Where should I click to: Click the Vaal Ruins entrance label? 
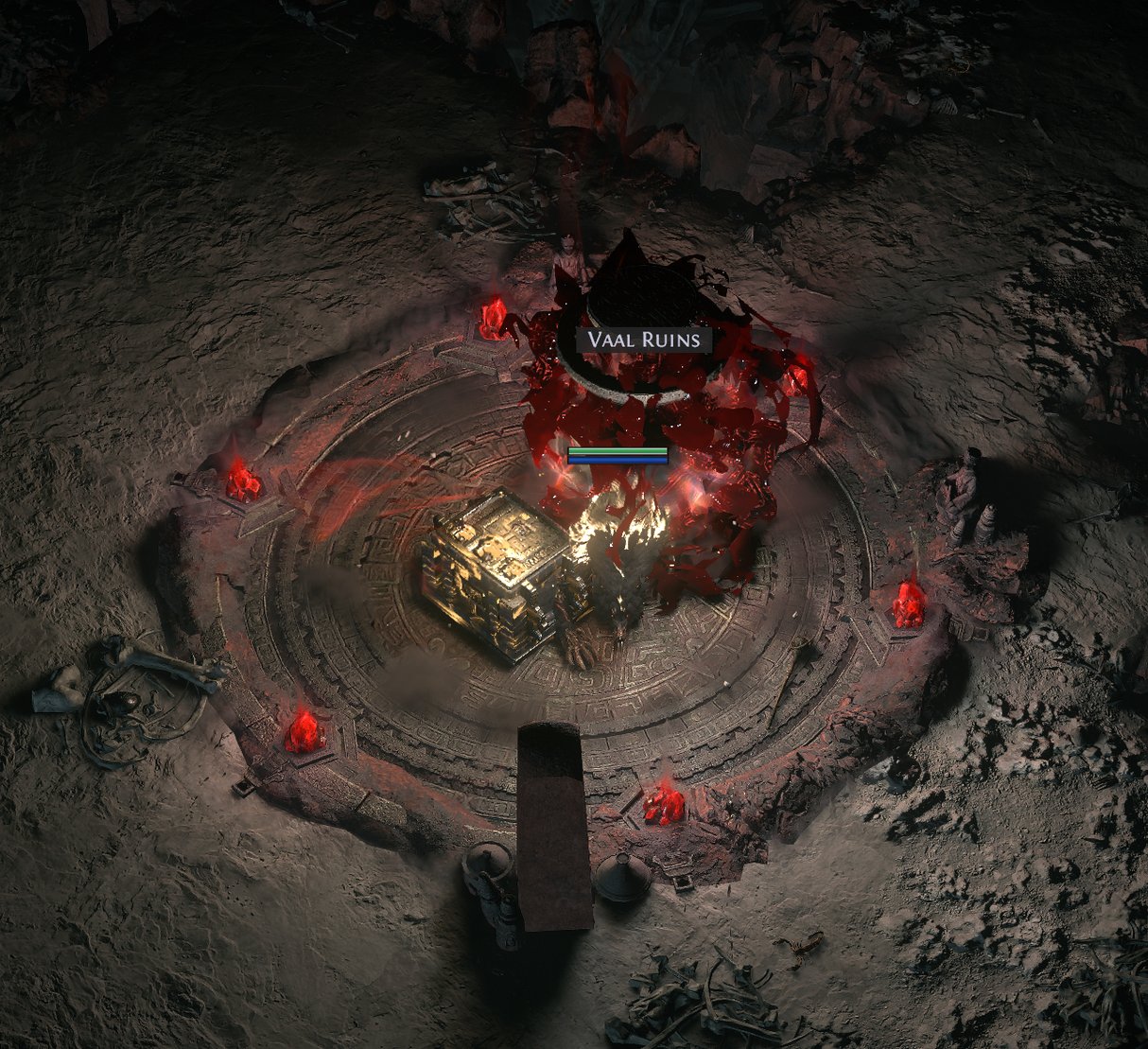click(x=645, y=340)
